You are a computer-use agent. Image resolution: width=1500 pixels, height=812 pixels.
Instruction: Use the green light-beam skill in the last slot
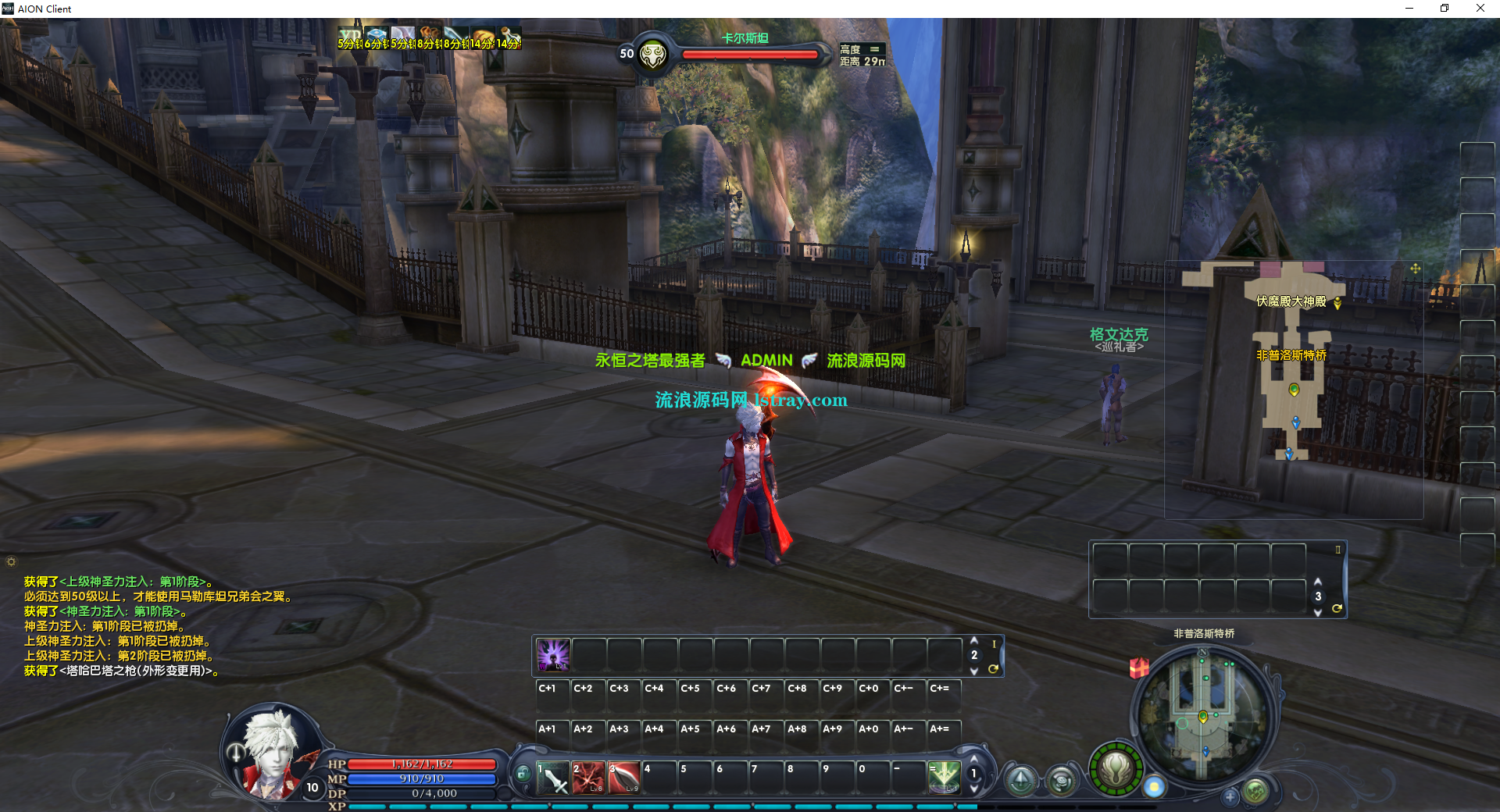[x=944, y=778]
